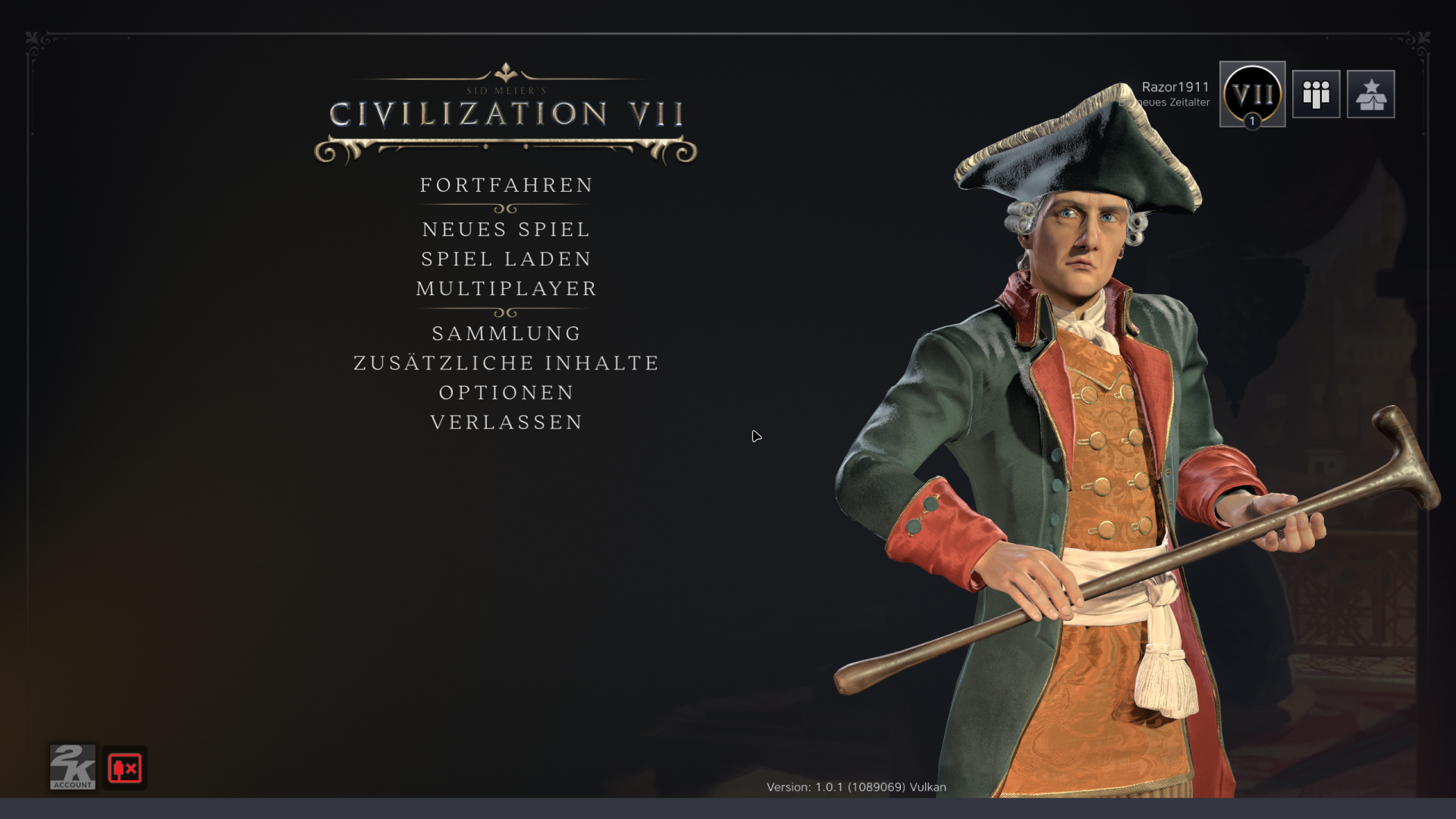Viewport: 1456px width, 819px height.
Task: Open the Optionen settings
Action: [506, 392]
